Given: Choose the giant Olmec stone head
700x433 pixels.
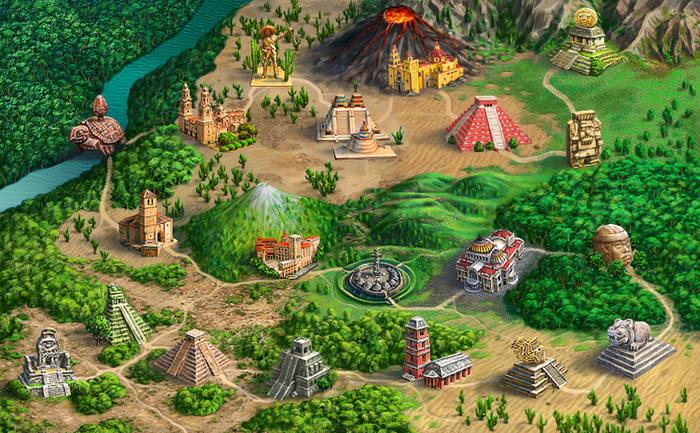Looking at the screenshot, I should coord(612,245).
